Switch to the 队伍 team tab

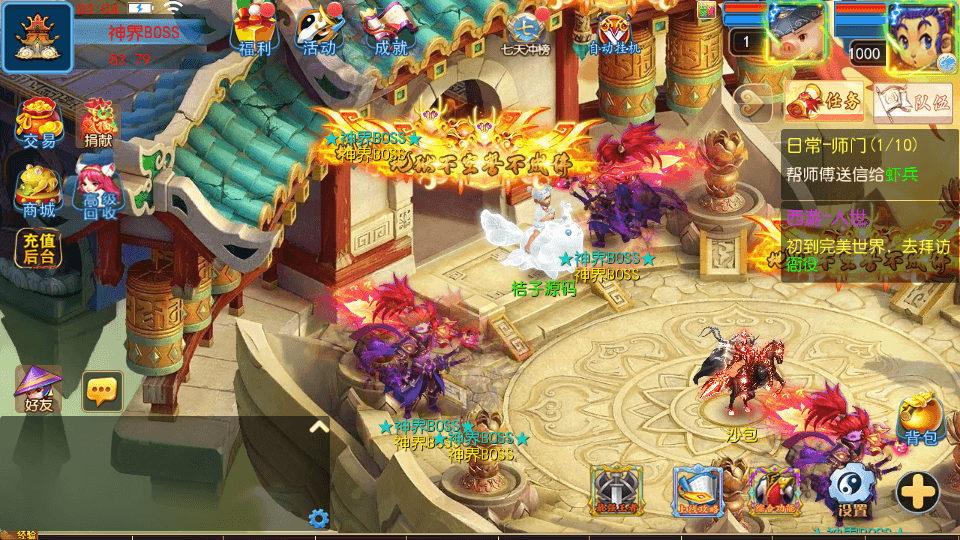point(912,101)
